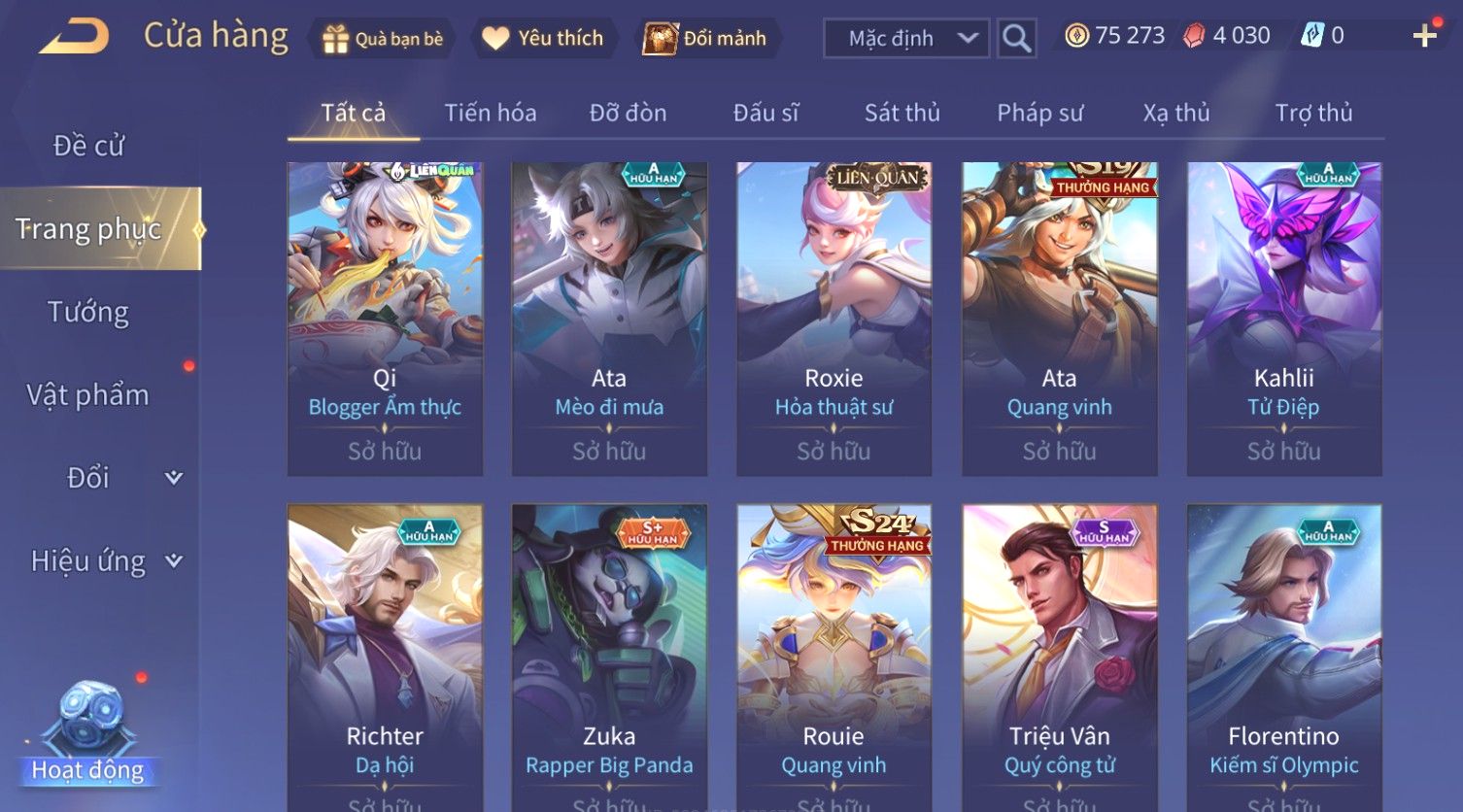Switch to the Đỡ đòn tab

coord(628,113)
